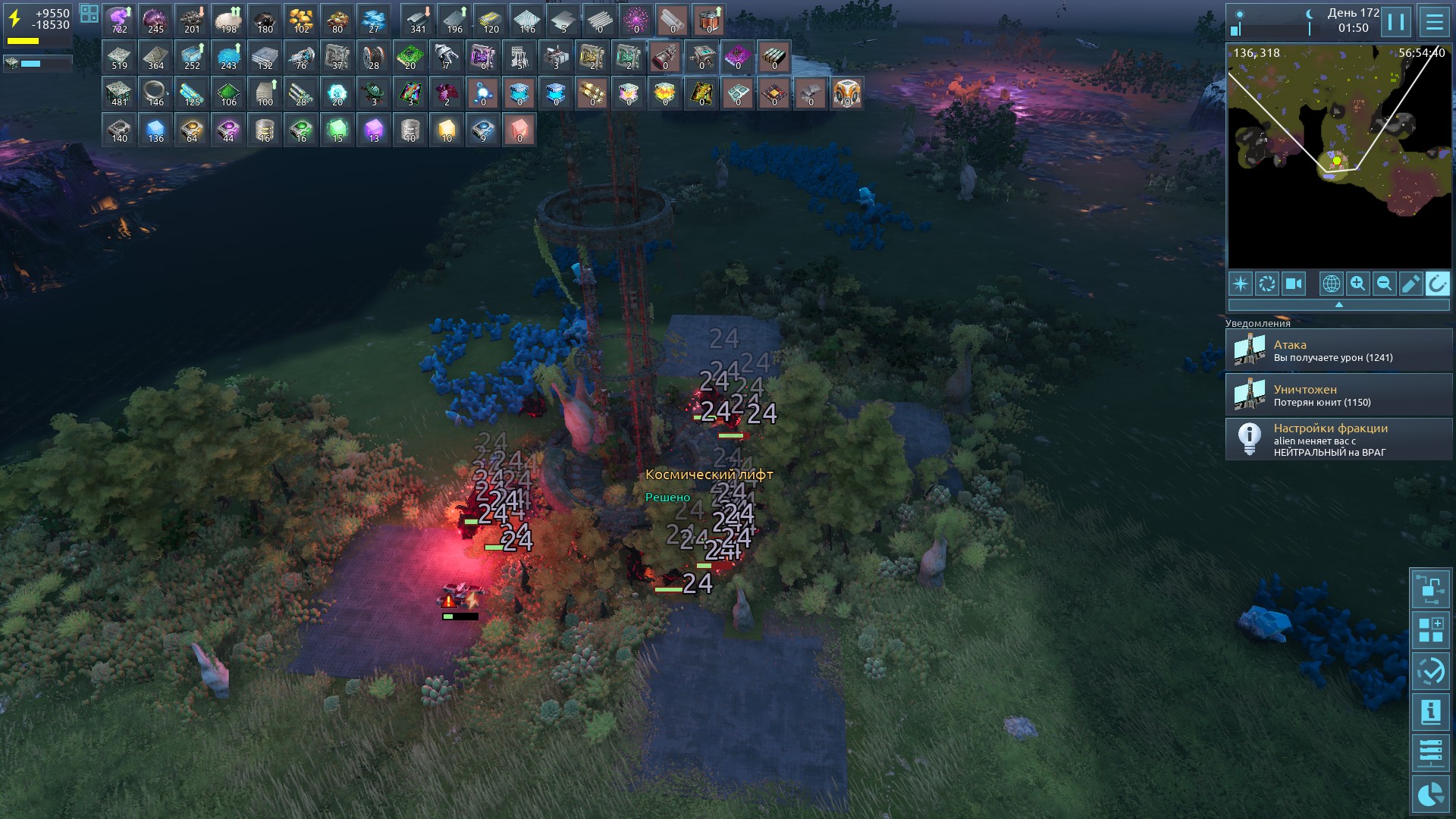Open the checkmark tasks button
This screenshot has height=819, width=1456.
[x=1430, y=671]
